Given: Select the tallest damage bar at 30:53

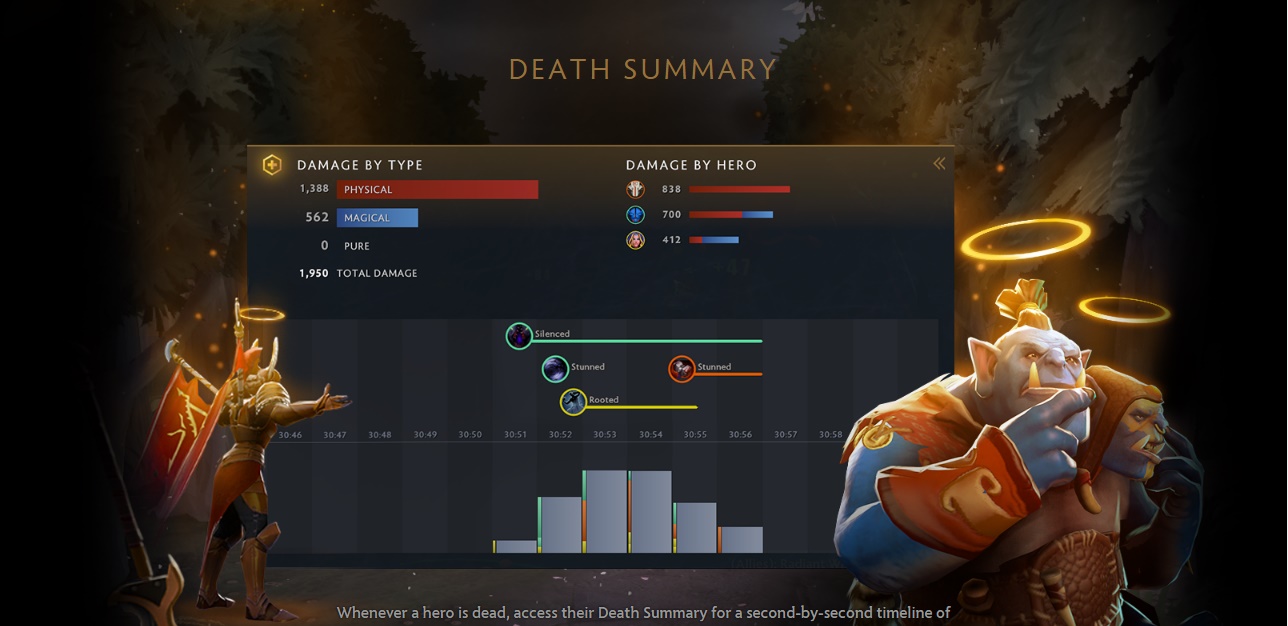Looking at the screenshot, I should tap(605, 511).
